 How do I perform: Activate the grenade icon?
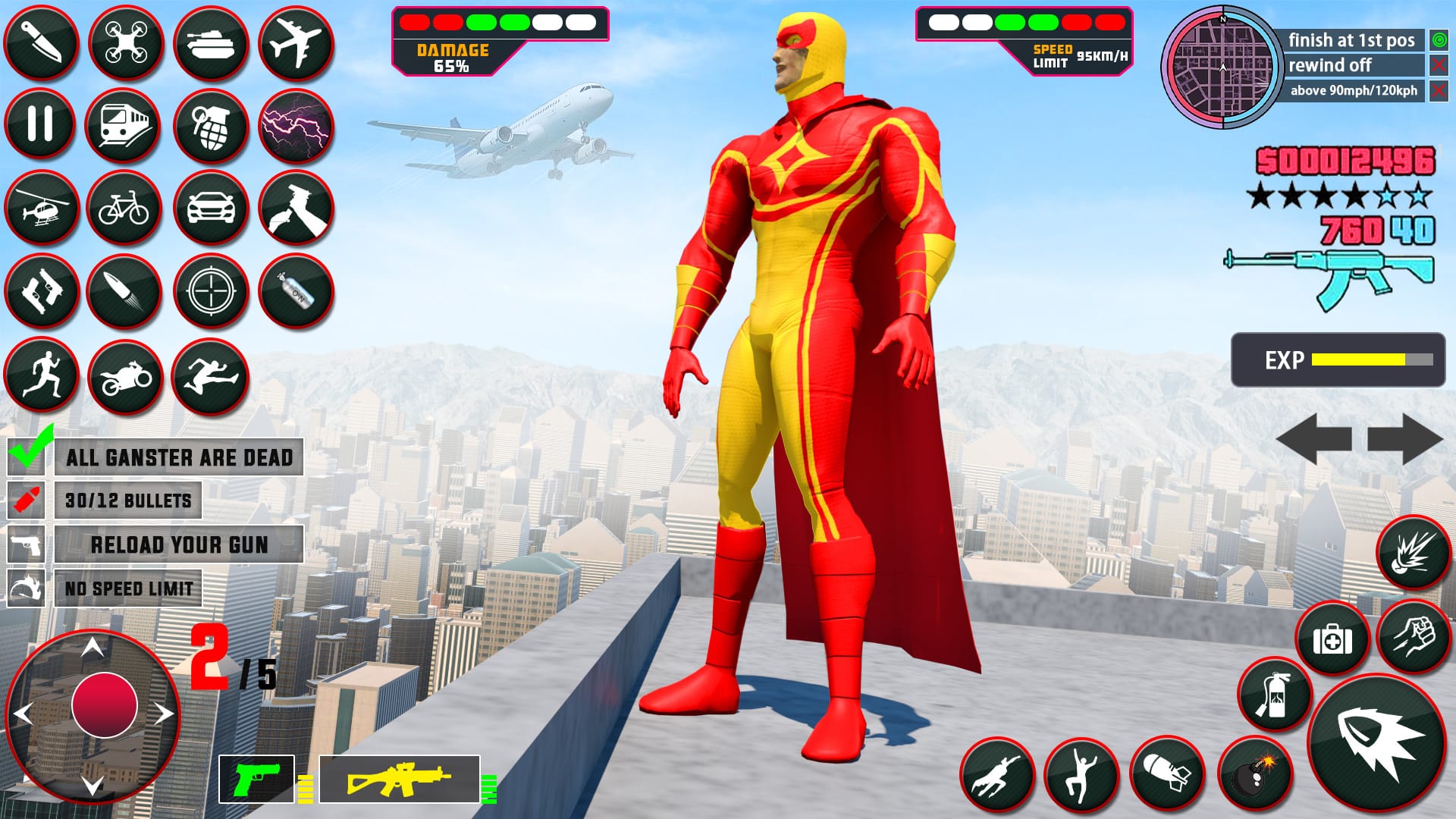213,124
